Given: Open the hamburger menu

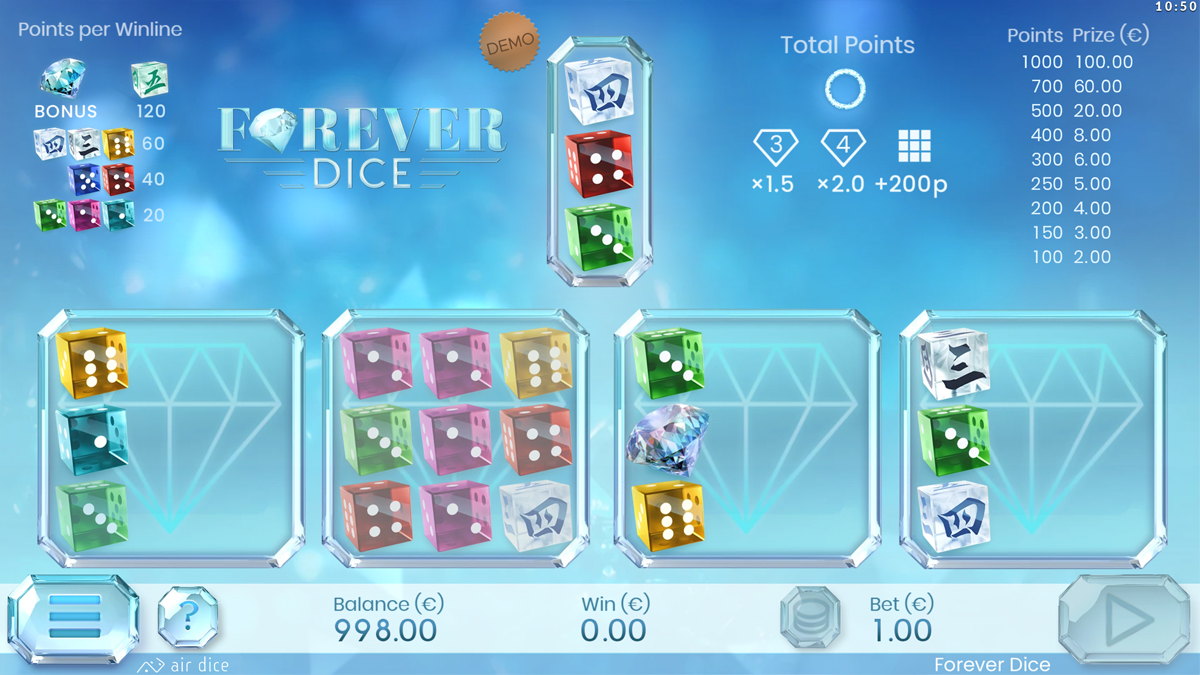Looking at the screenshot, I should (73, 617).
